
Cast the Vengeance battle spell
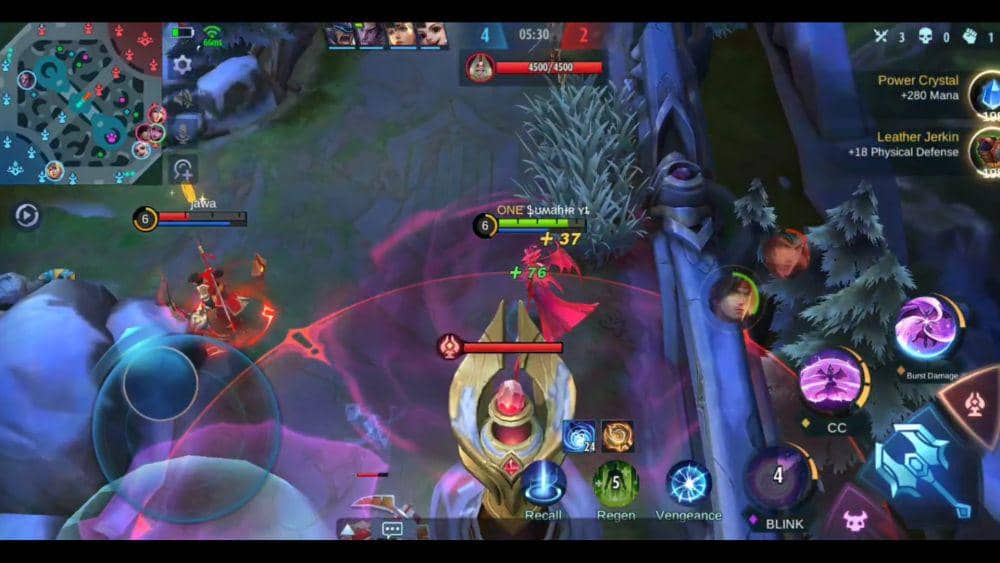point(688,483)
